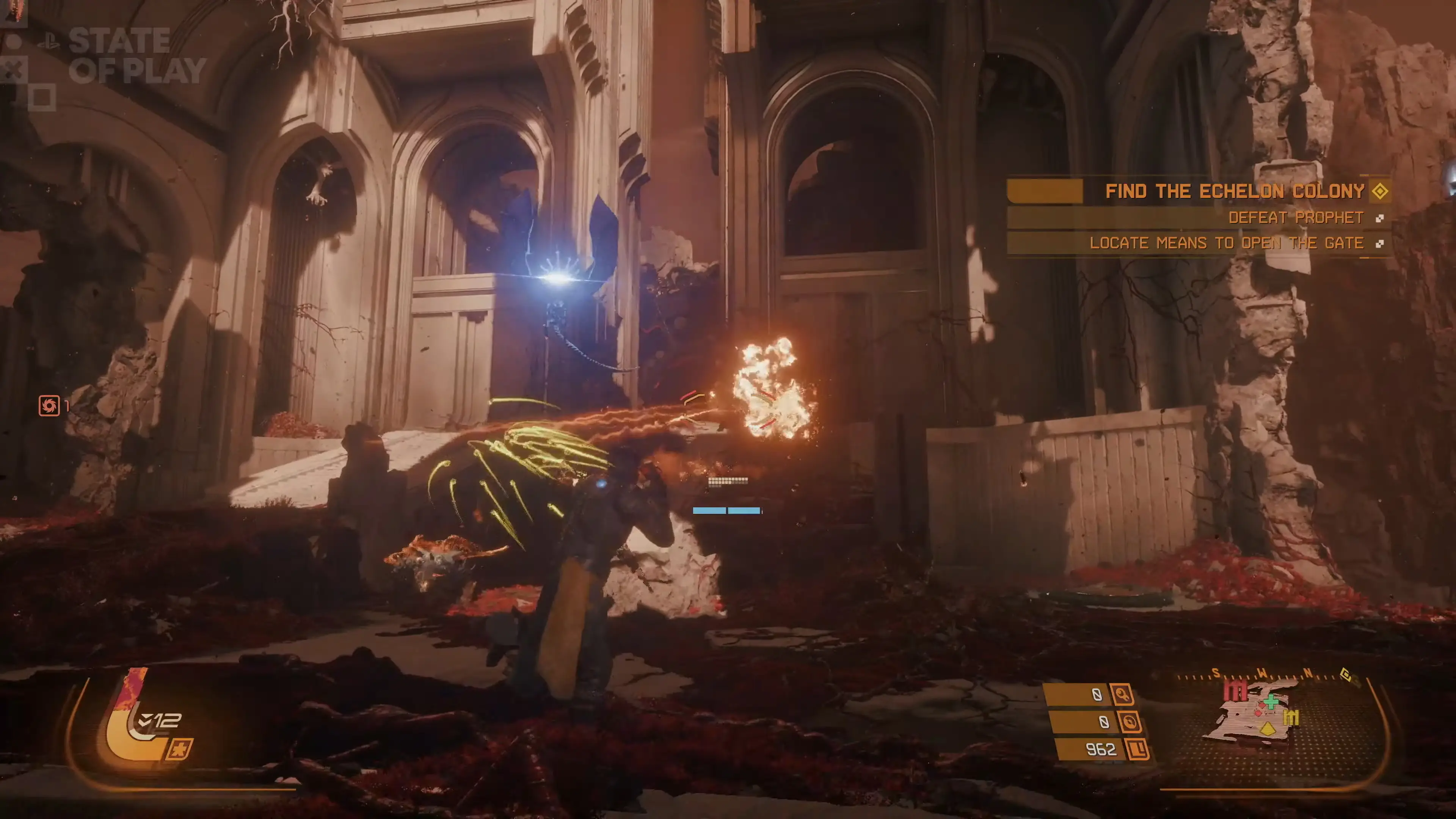Activate the star ability icon by the gauge

179,750
